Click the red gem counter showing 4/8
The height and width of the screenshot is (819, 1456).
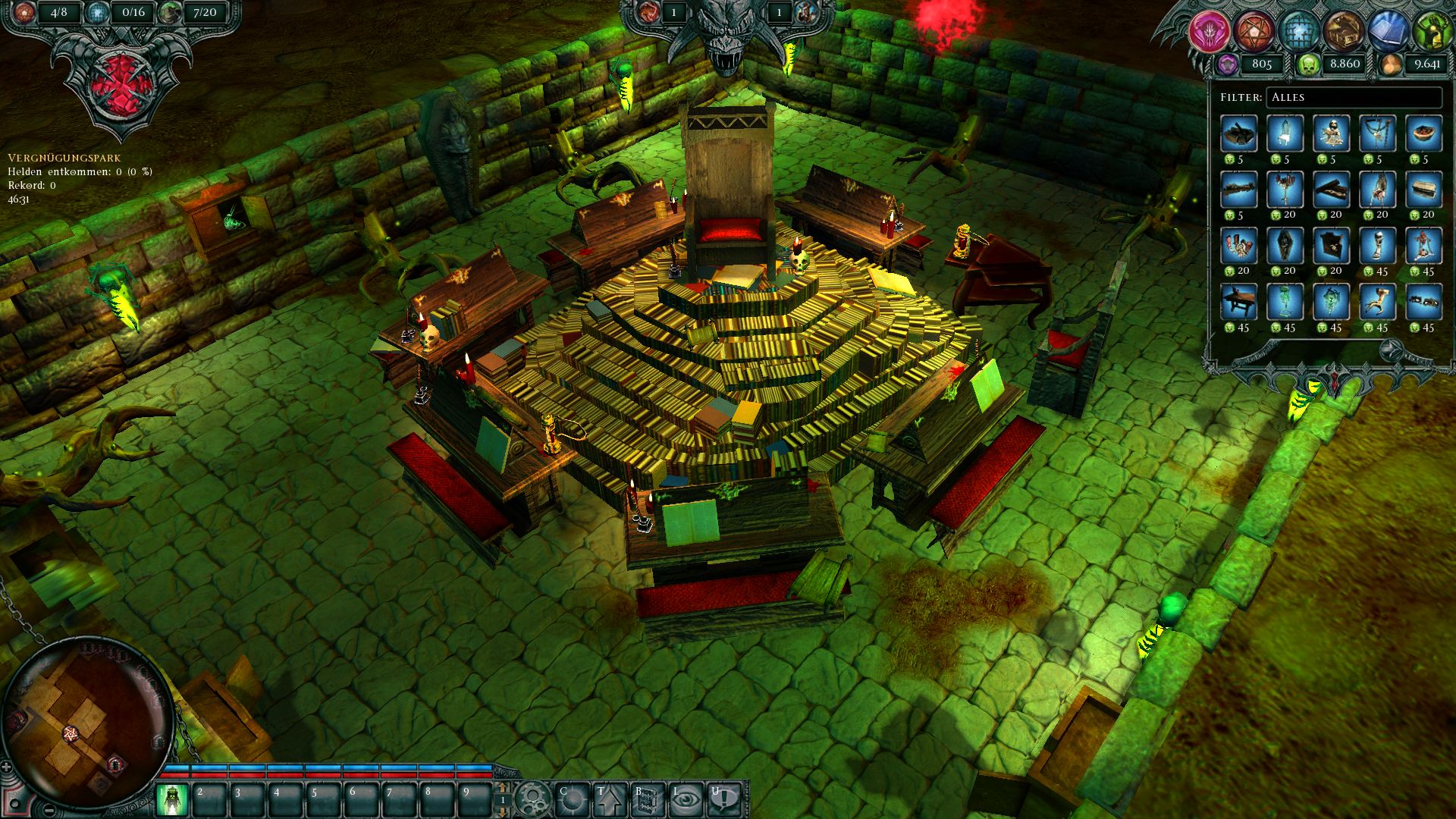(61, 11)
